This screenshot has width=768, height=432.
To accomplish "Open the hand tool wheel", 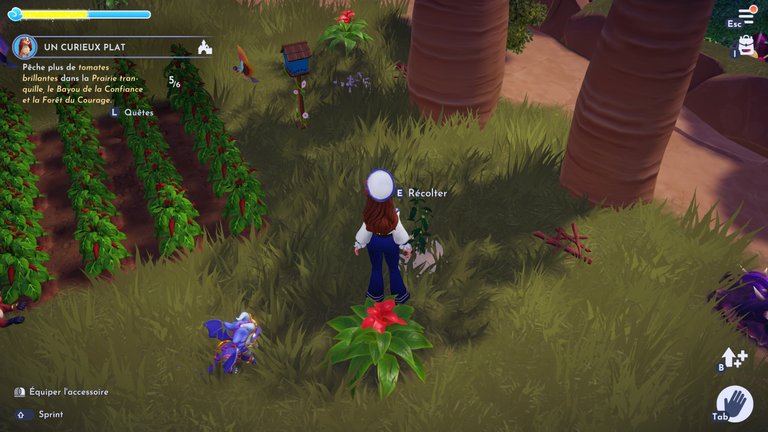I will click(735, 403).
